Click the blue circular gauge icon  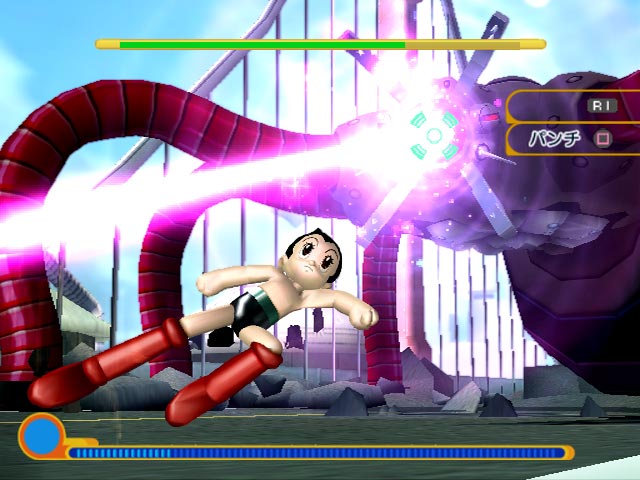tap(40, 437)
